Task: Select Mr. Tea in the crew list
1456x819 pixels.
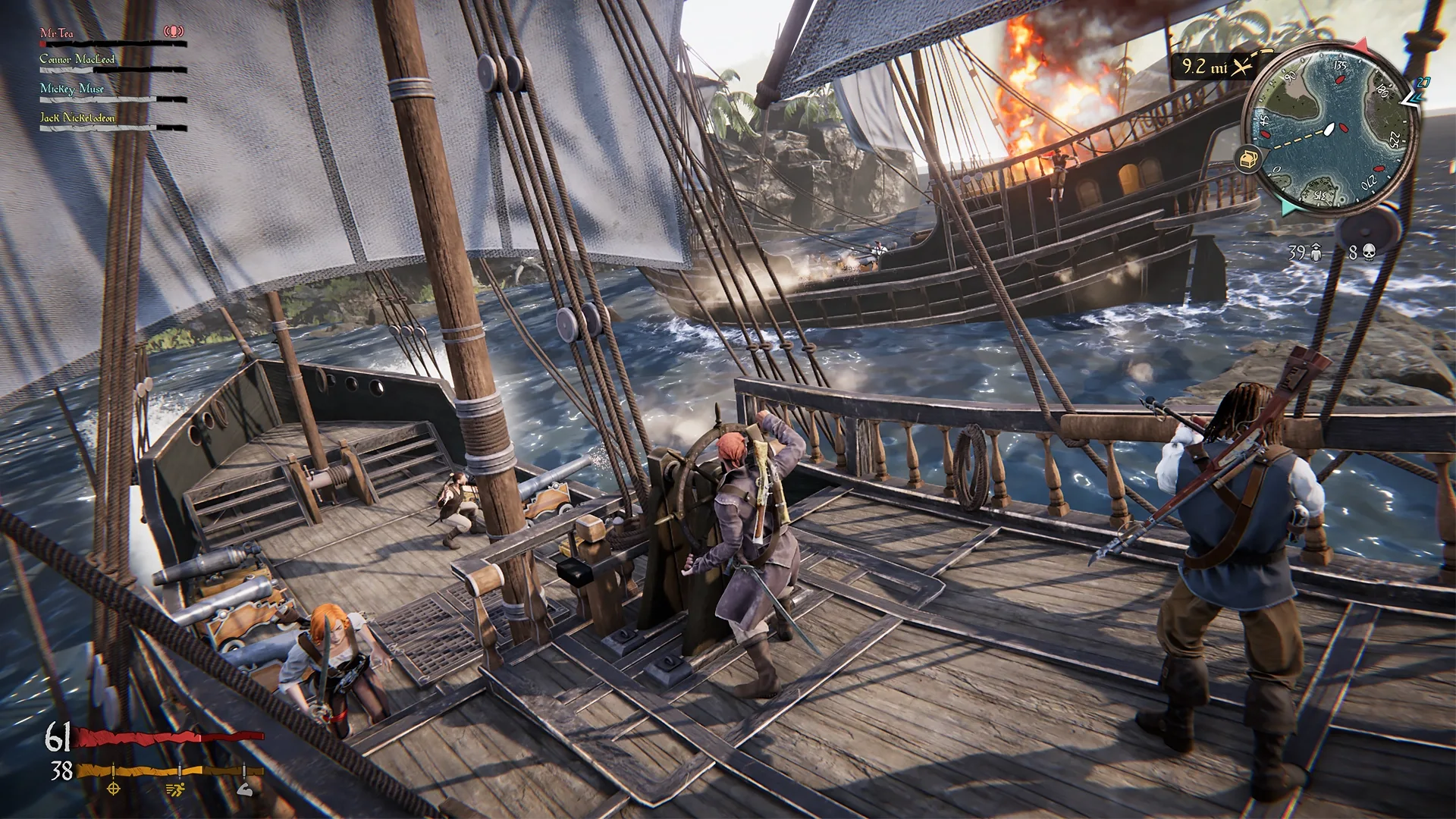Action: tap(57, 33)
